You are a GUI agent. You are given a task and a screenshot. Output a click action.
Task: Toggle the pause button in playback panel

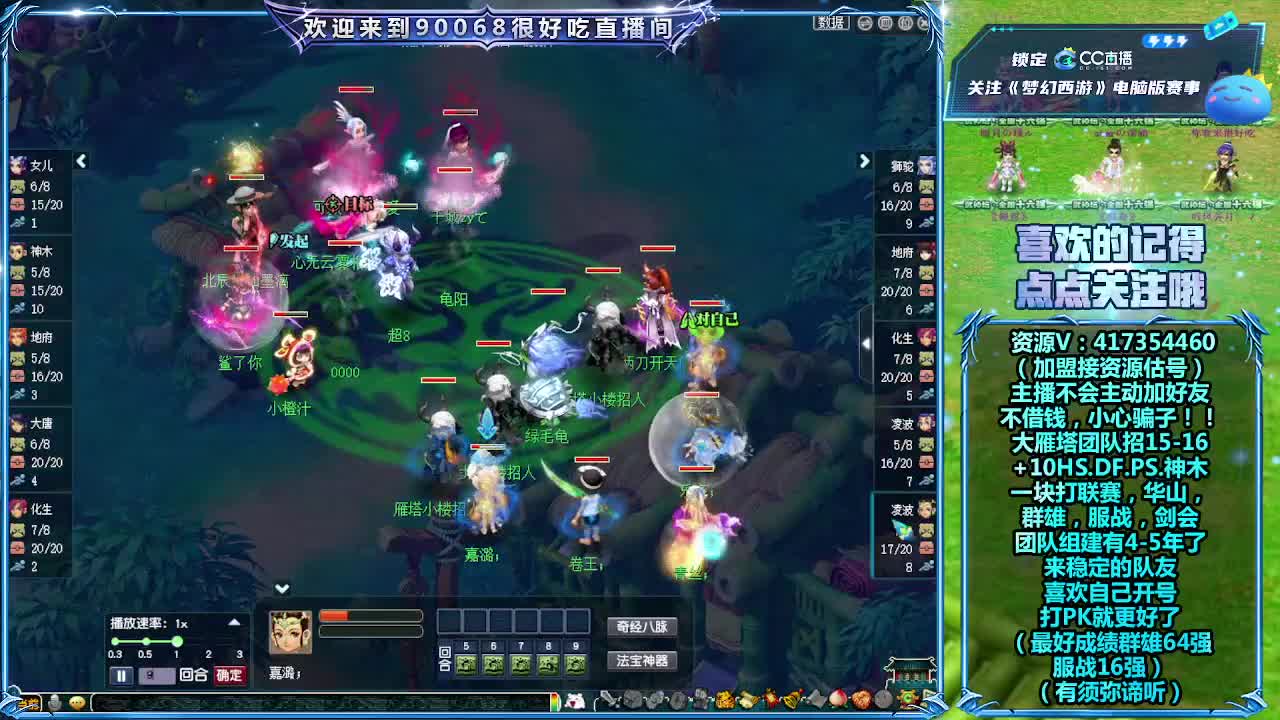122,674
